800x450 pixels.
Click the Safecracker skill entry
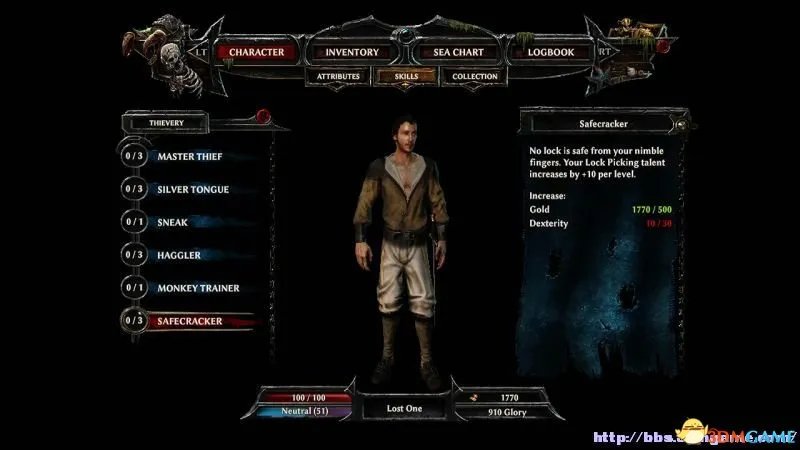click(x=188, y=321)
